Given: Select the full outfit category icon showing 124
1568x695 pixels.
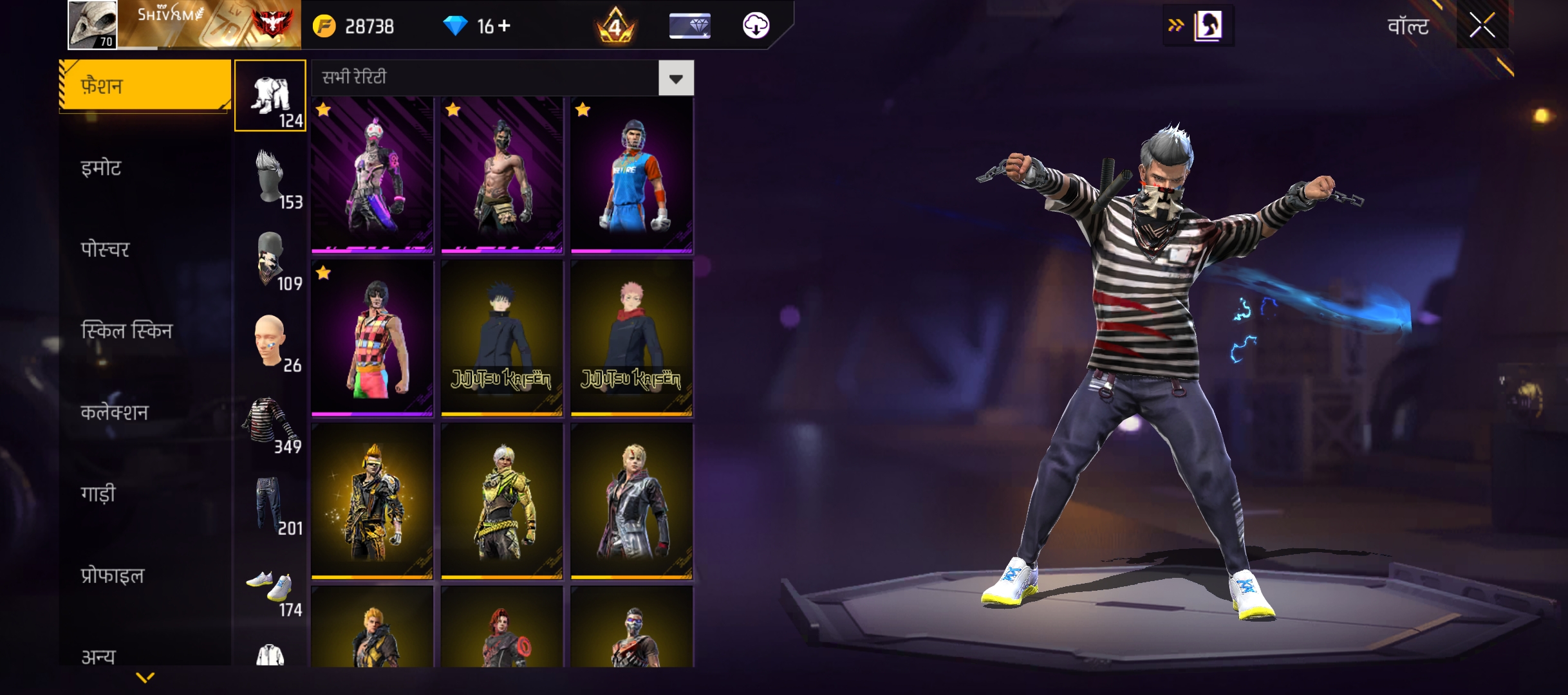Looking at the screenshot, I should pos(271,95).
